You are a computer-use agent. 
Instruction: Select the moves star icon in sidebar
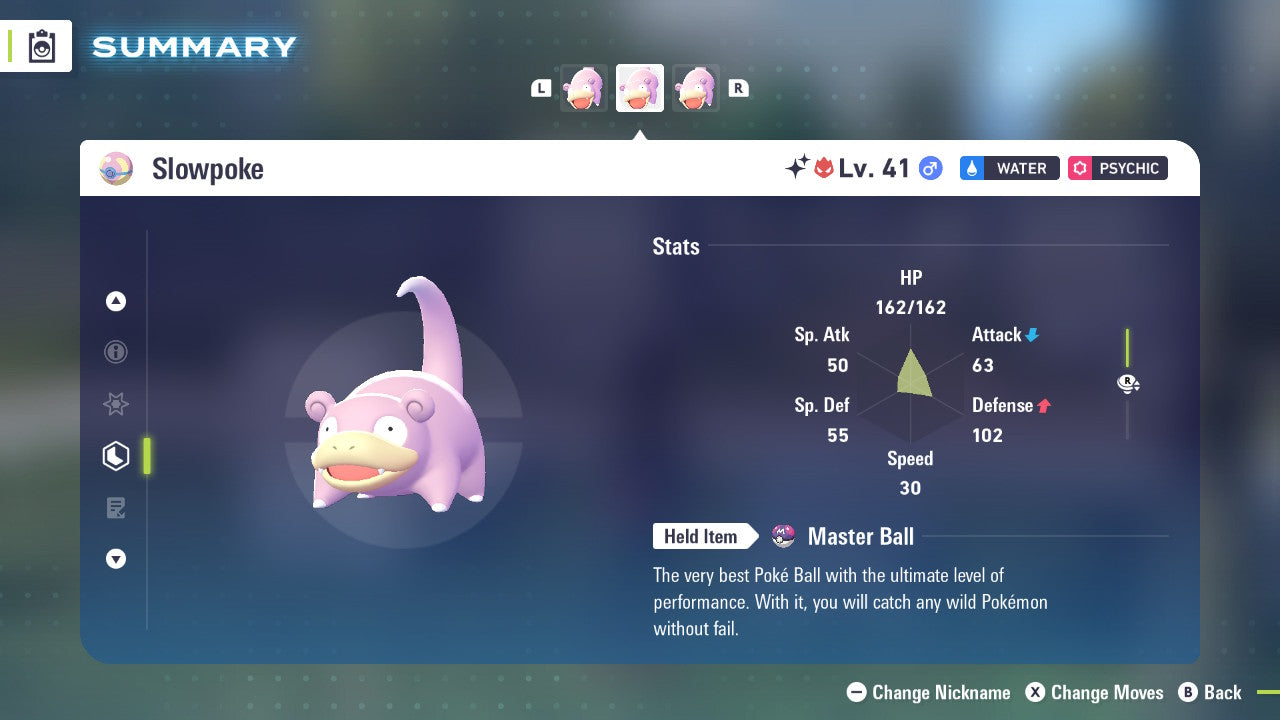pos(116,404)
